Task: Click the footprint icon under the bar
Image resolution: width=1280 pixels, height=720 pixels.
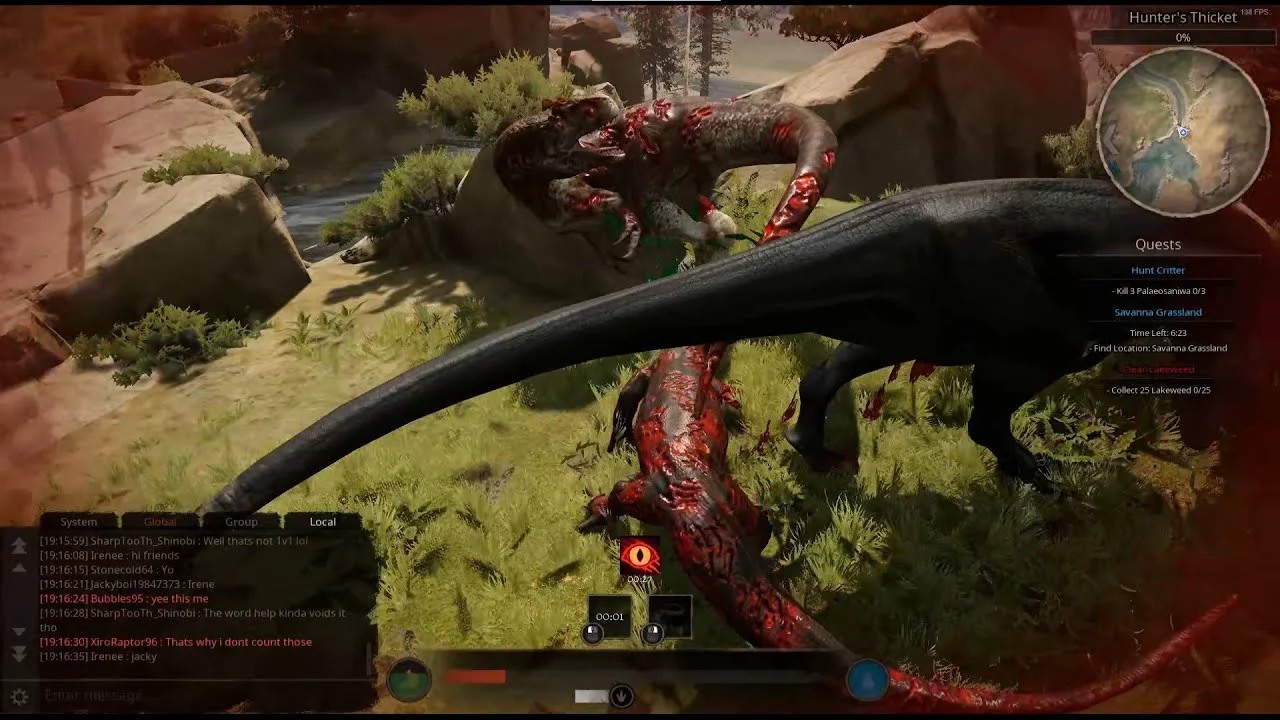Action: pos(621,696)
